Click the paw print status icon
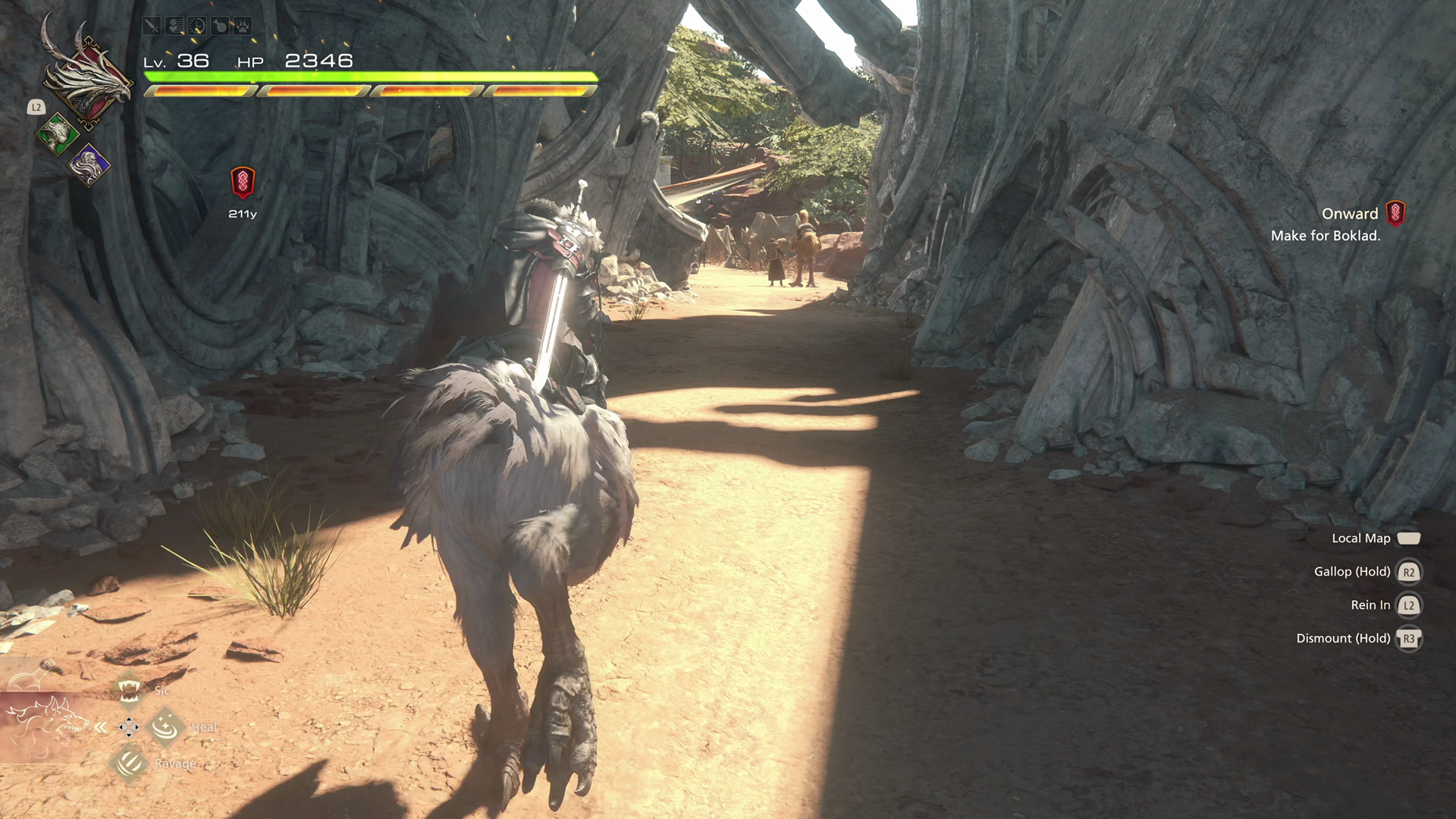This screenshot has height=819, width=1456. pos(243,27)
